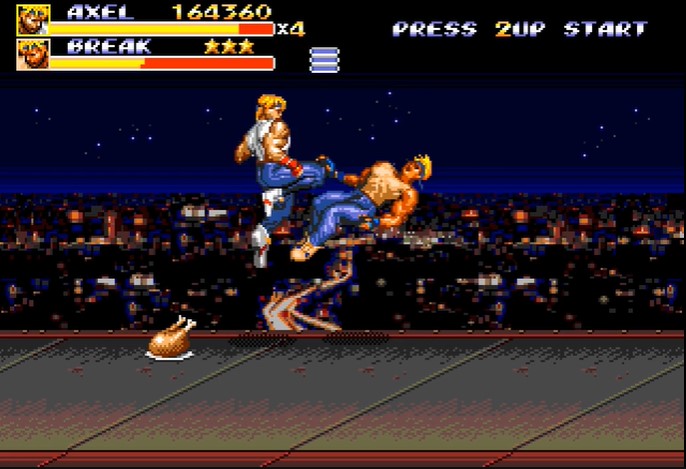Image resolution: width=686 pixels, height=469 pixels.
Task: Select the Break enemy portrait
Action: pyautogui.click(x=33, y=55)
